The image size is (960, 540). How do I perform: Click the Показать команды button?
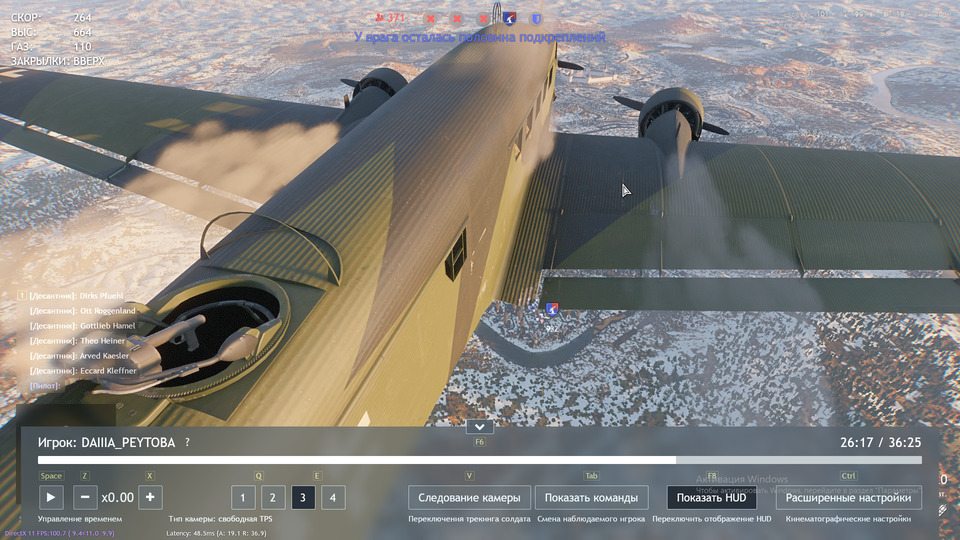[x=591, y=497]
